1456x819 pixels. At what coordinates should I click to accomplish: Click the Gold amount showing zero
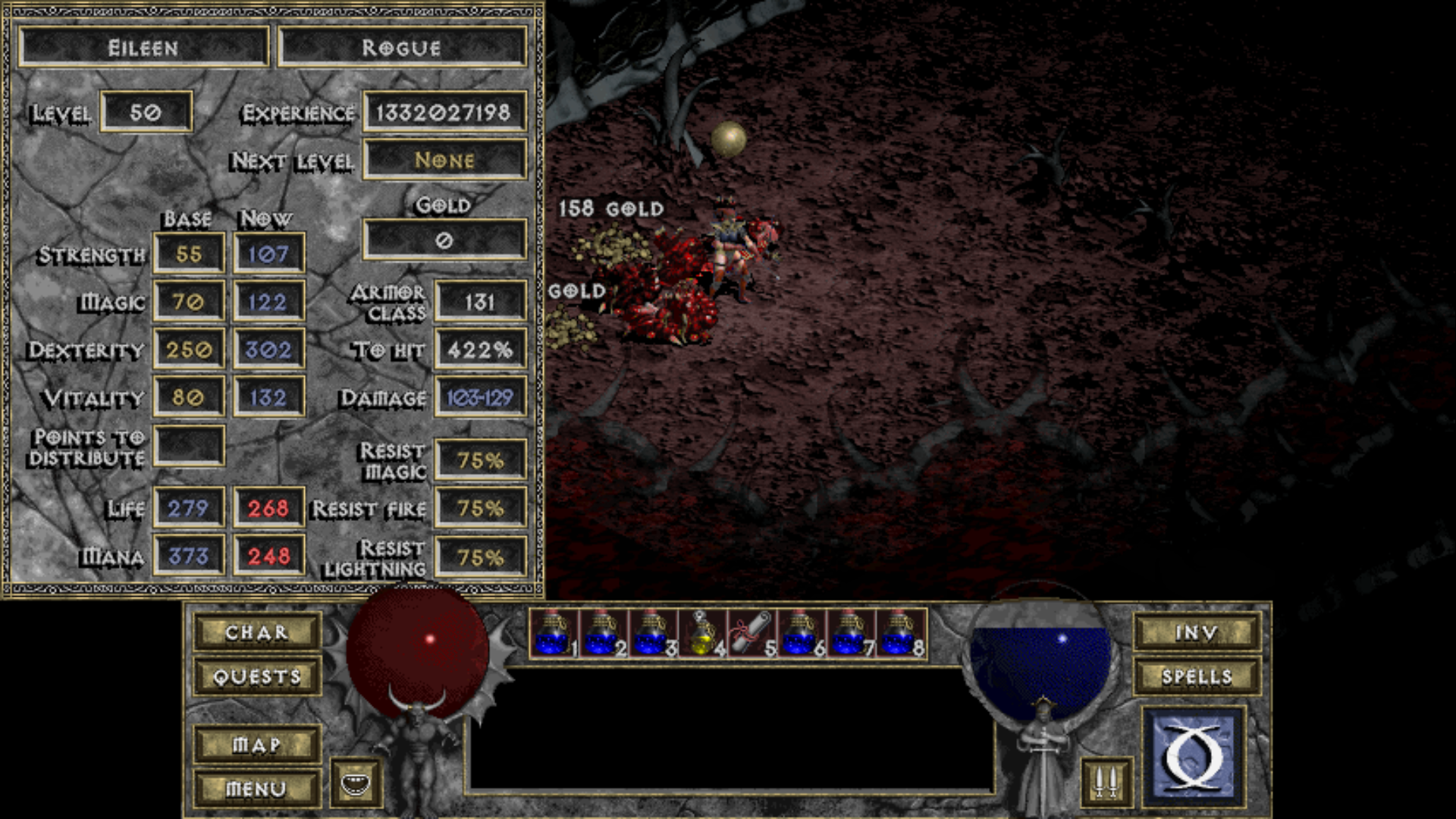pyautogui.click(x=444, y=240)
